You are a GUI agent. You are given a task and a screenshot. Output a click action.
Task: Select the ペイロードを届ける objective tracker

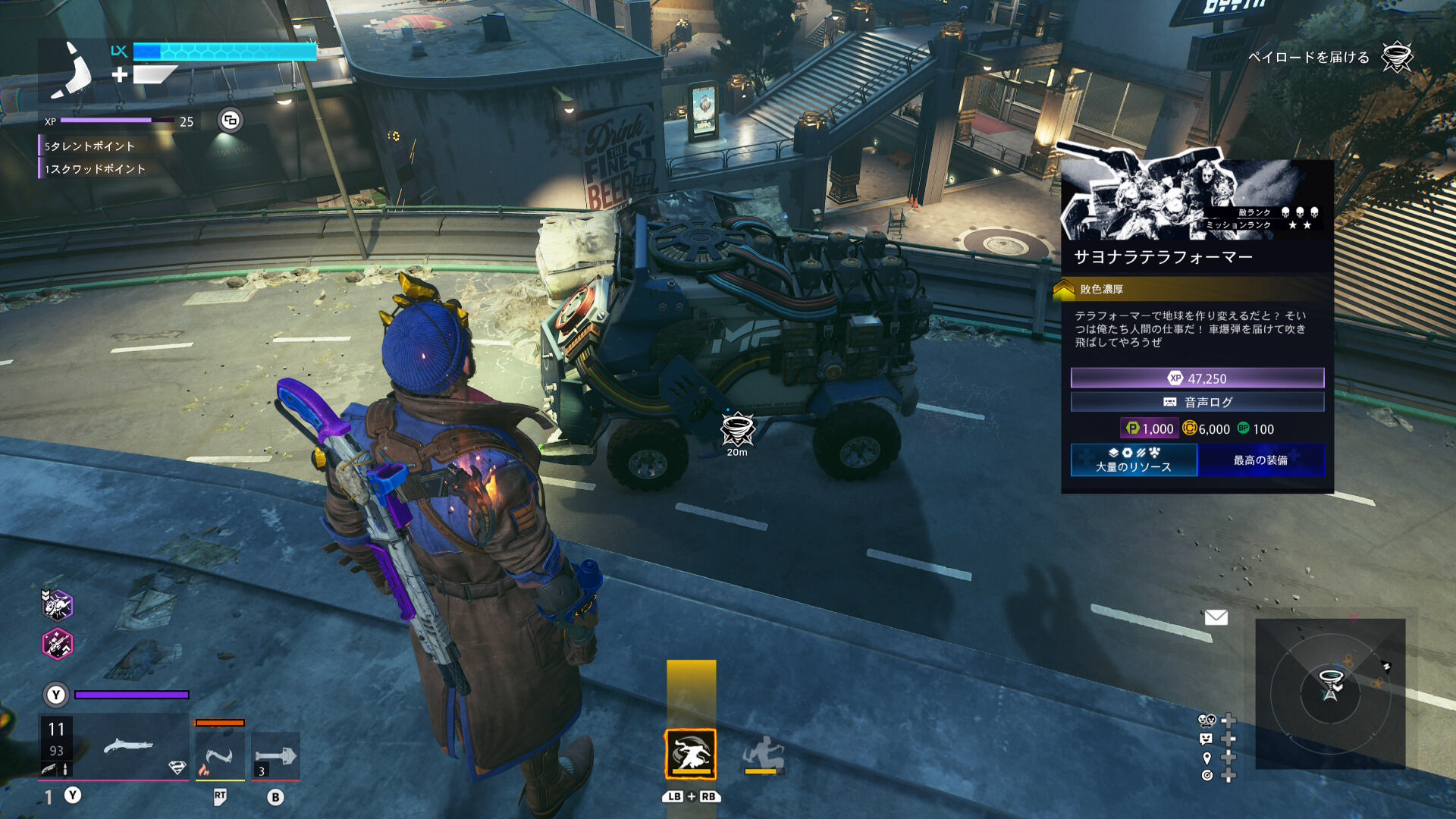pos(1309,58)
